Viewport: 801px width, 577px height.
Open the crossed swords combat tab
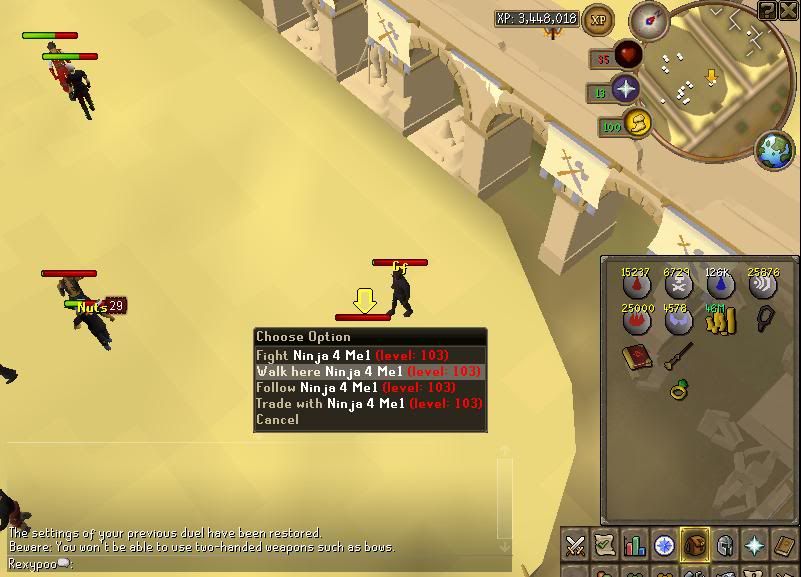(x=576, y=545)
